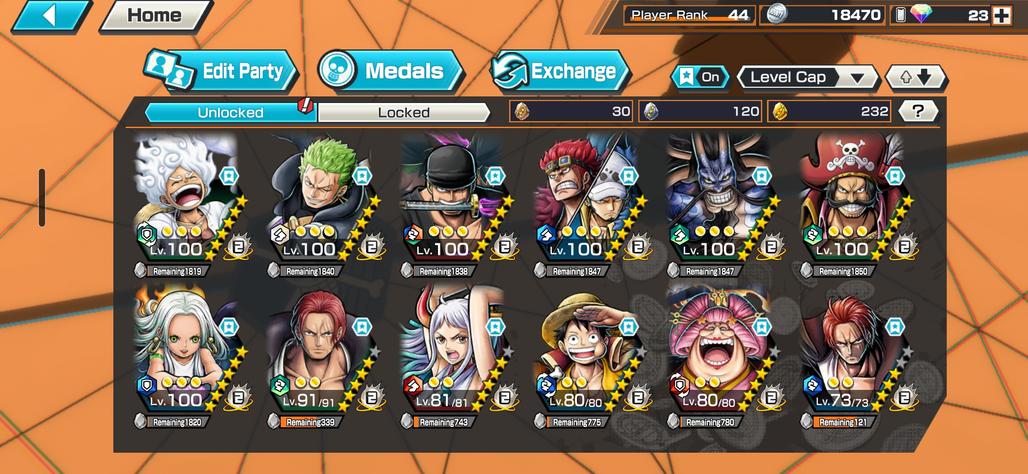Add more rainbow diamonds with plus button
The image size is (1028, 474).
(x=1000, y=15)
